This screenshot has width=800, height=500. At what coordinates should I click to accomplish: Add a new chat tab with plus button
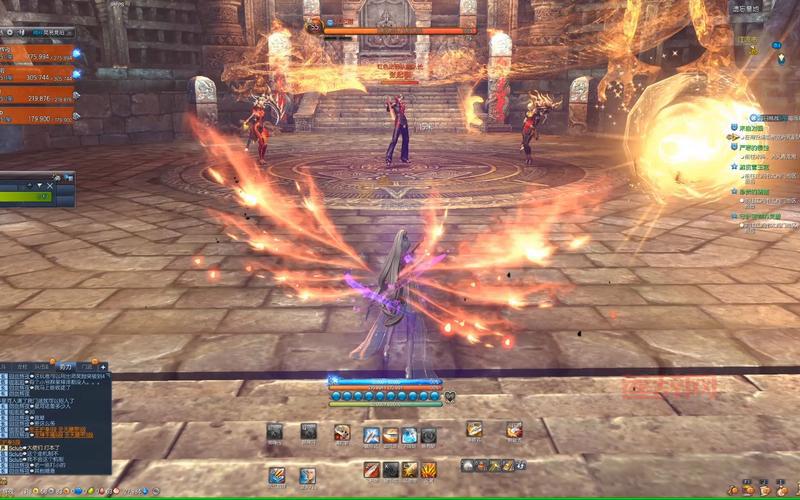point(103,367)
